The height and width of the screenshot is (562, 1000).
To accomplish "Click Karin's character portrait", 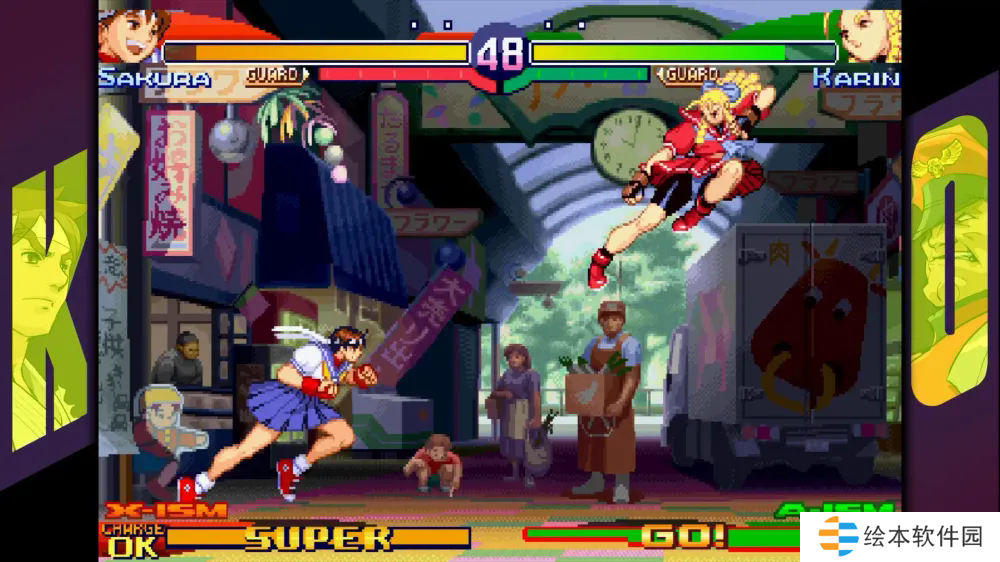I will [868, 36].
